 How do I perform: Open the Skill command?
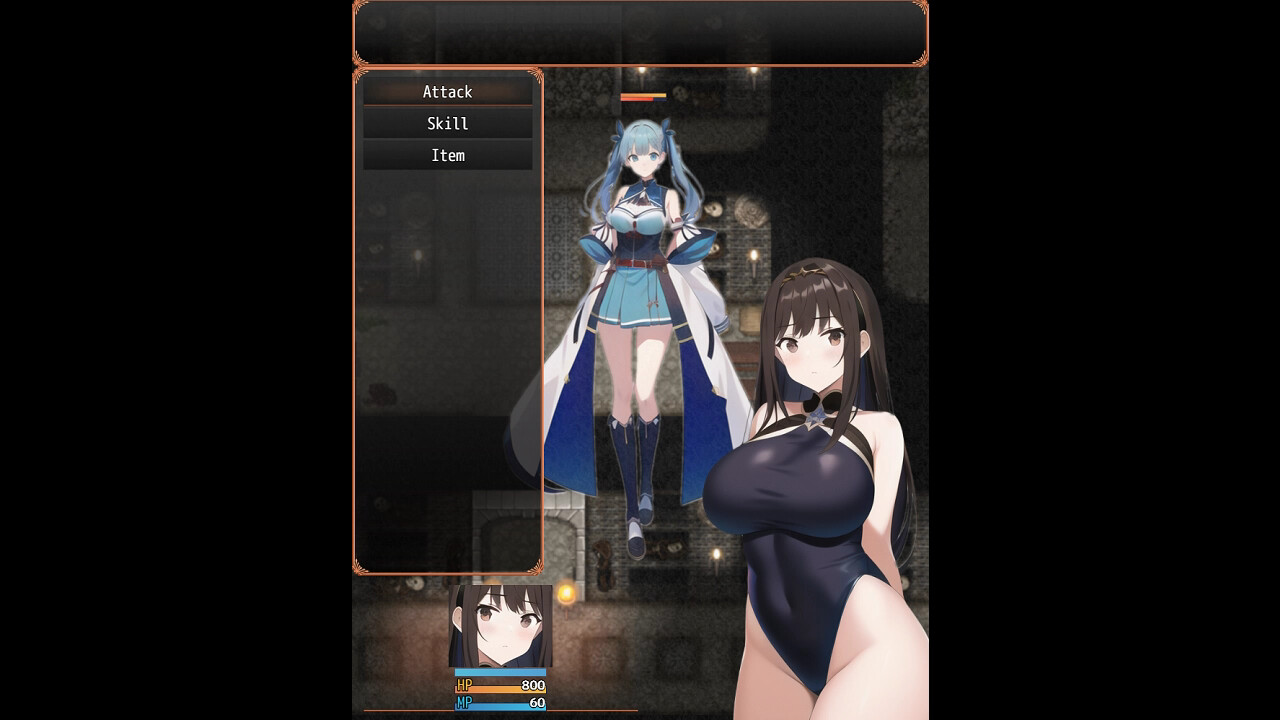[447, 123]
